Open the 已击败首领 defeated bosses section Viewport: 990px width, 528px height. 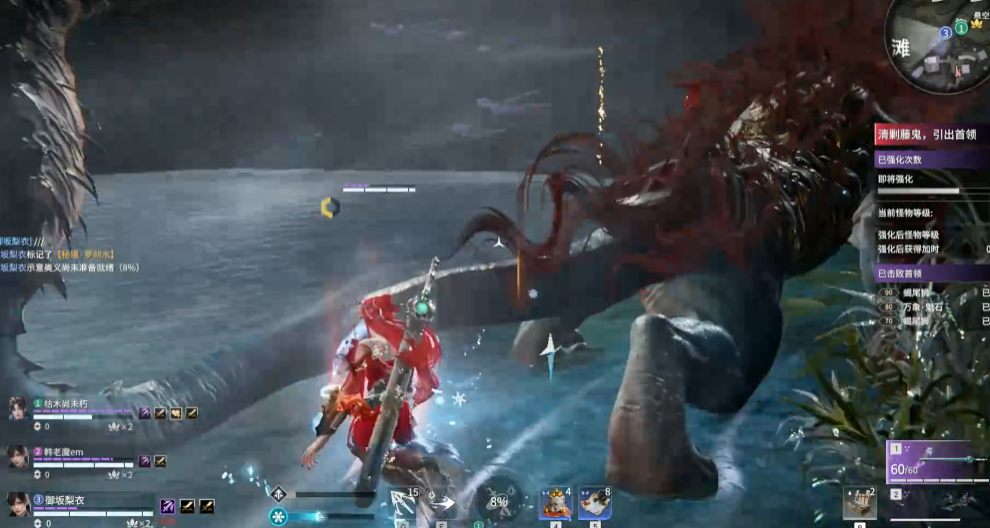coord(932,272)
